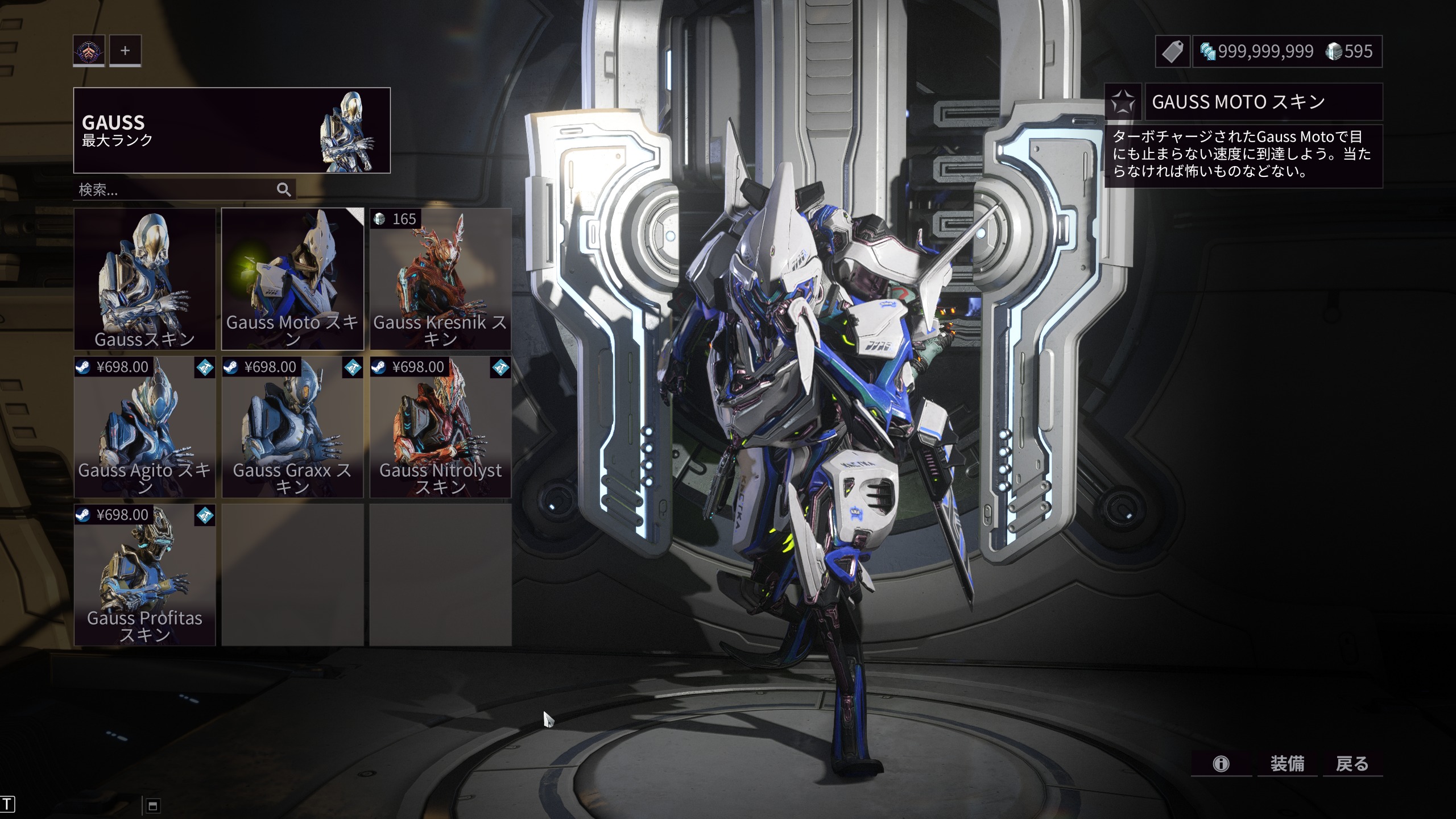The image size is (1456, 819).
Task: Choose the Gauss Nitrolyst skin
Action: 440,427
